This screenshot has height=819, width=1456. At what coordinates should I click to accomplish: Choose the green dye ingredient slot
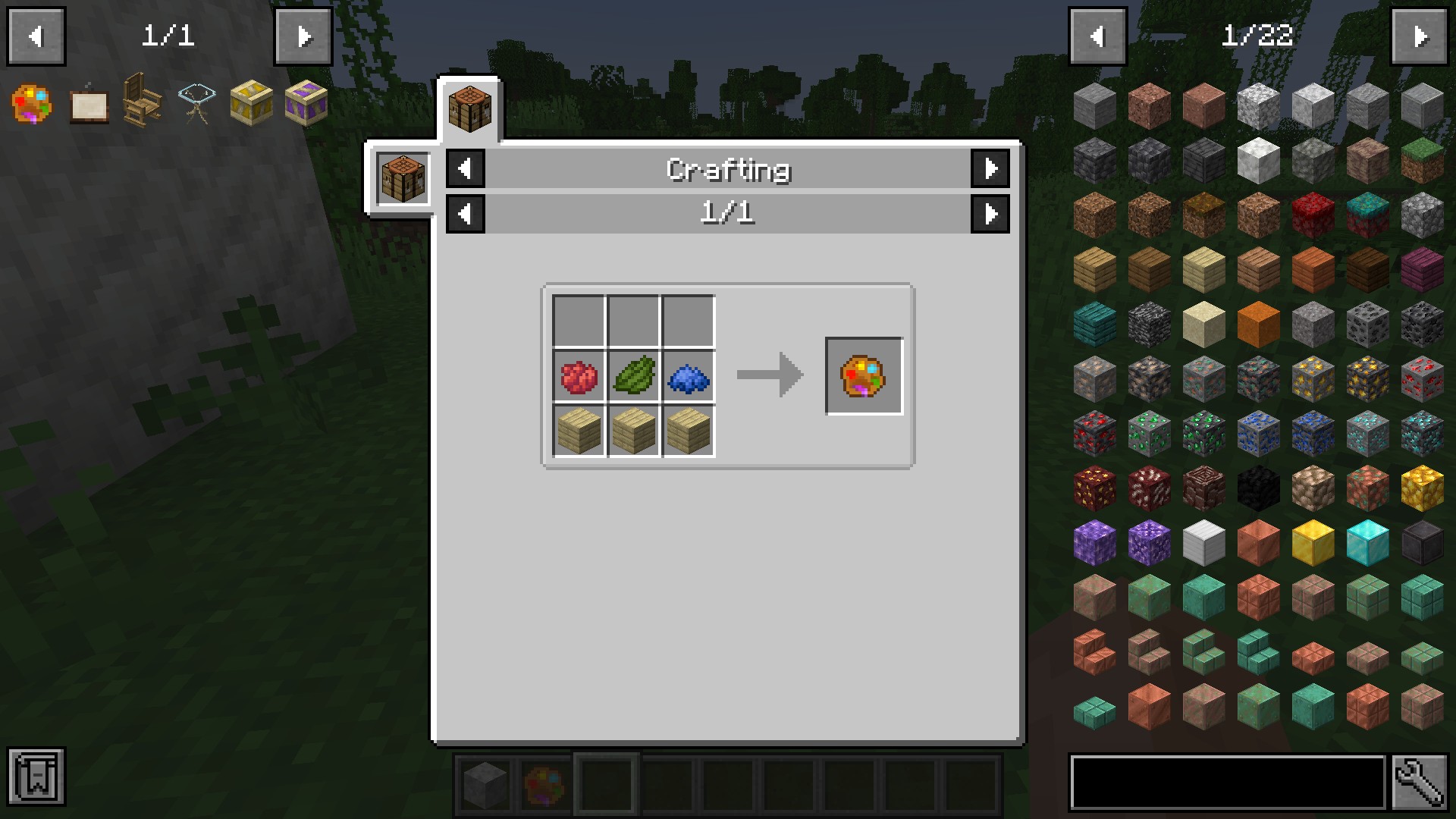634,376
